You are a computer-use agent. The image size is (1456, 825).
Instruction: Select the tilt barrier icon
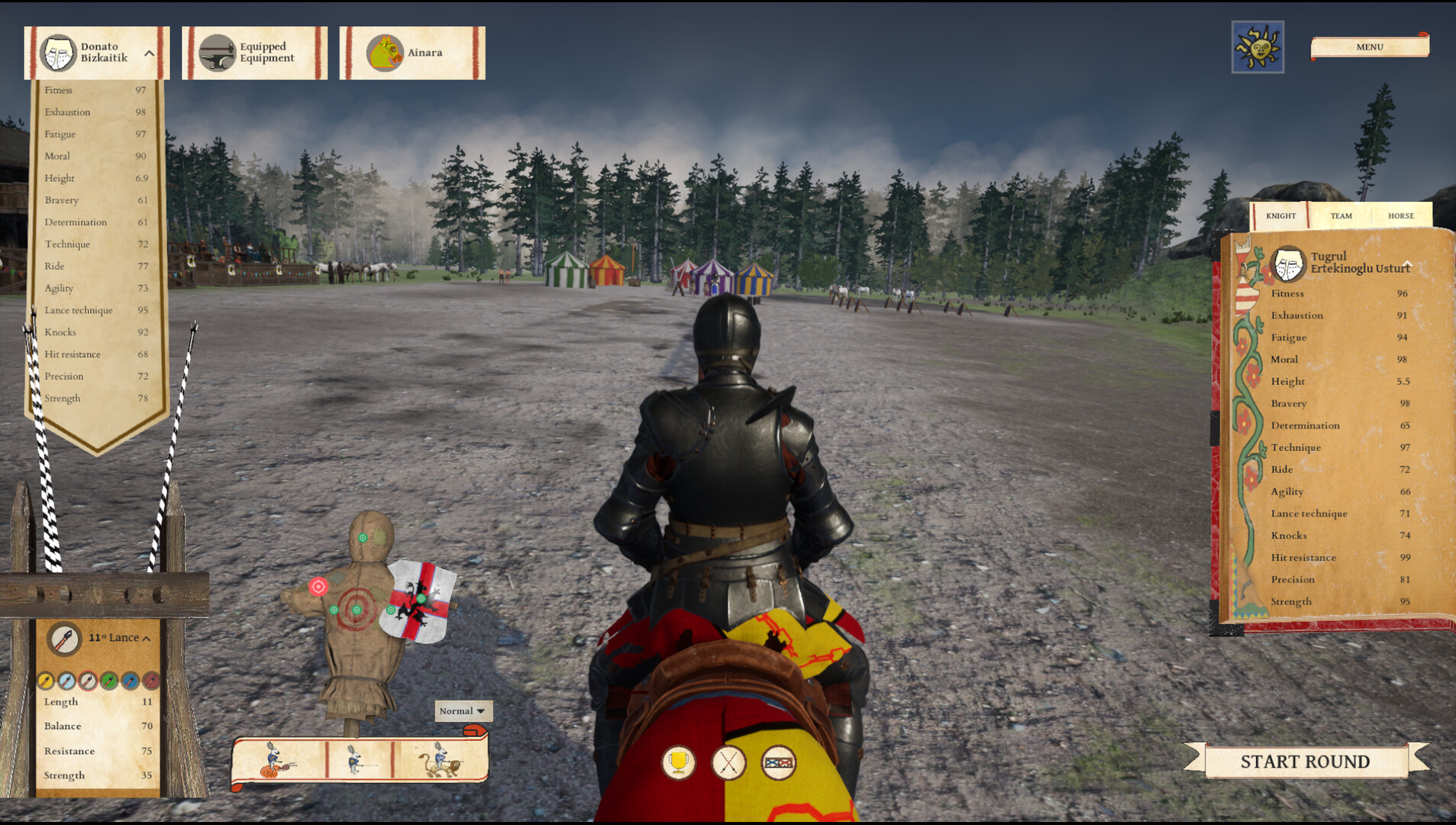click(780, 761)
